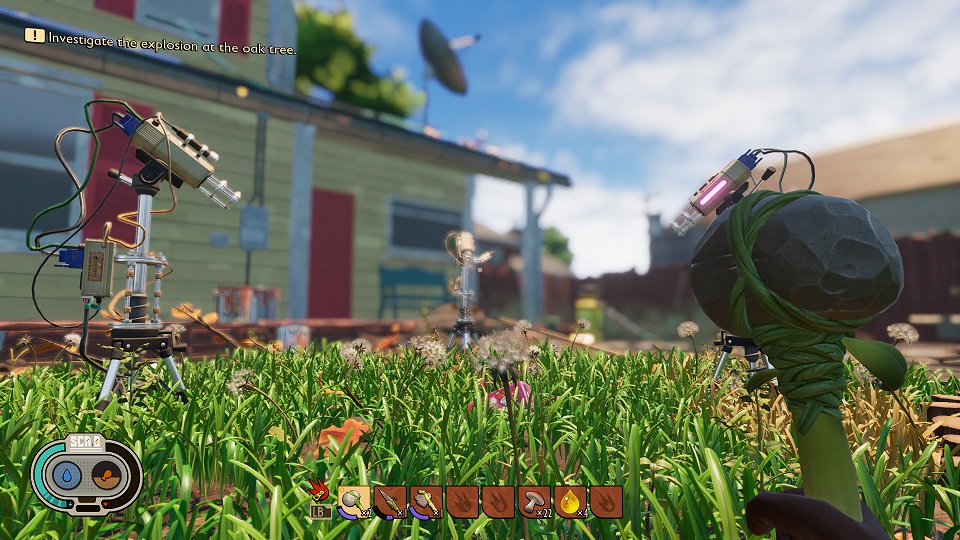Choose the mushroom stack in the hotbar
Viewport: 960px width, 540px height.
[534, 500]
